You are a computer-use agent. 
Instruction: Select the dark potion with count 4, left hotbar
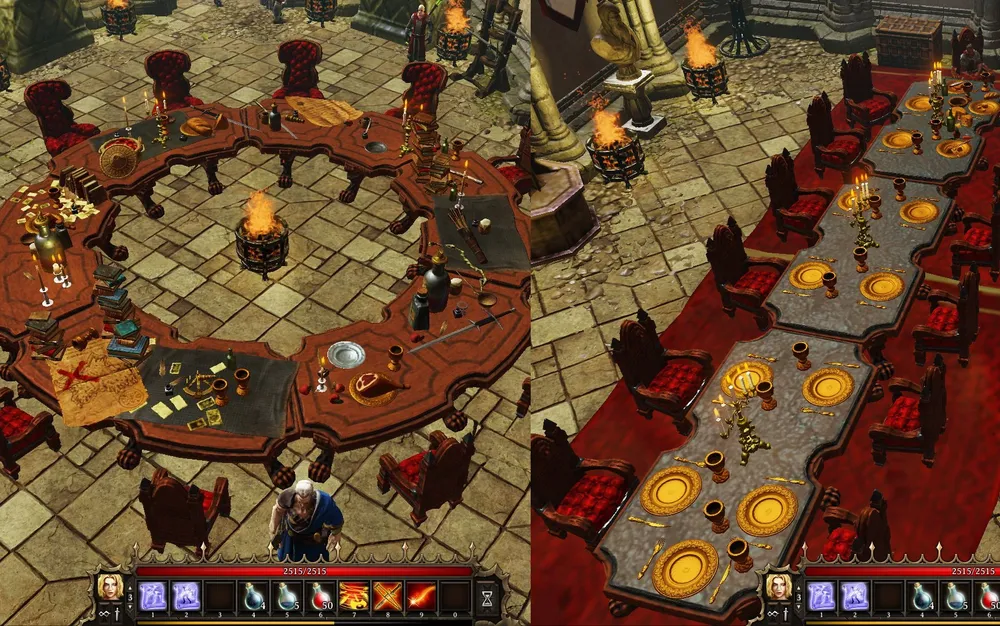254,596
